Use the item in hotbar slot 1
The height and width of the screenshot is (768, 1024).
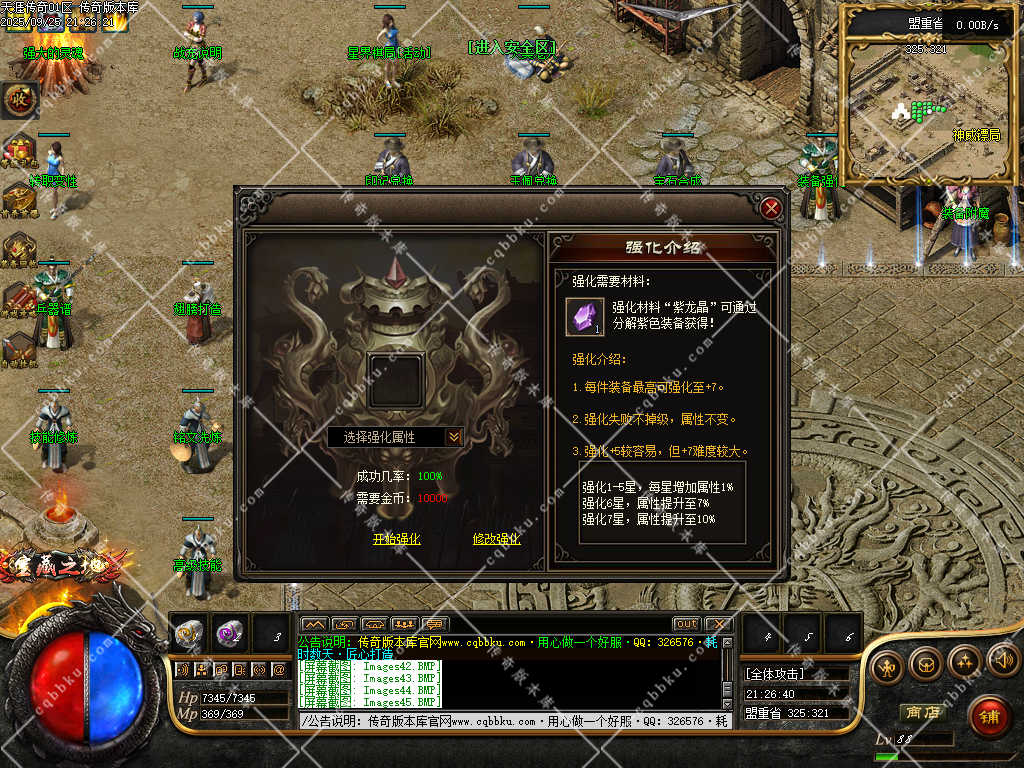click(189, 634)
